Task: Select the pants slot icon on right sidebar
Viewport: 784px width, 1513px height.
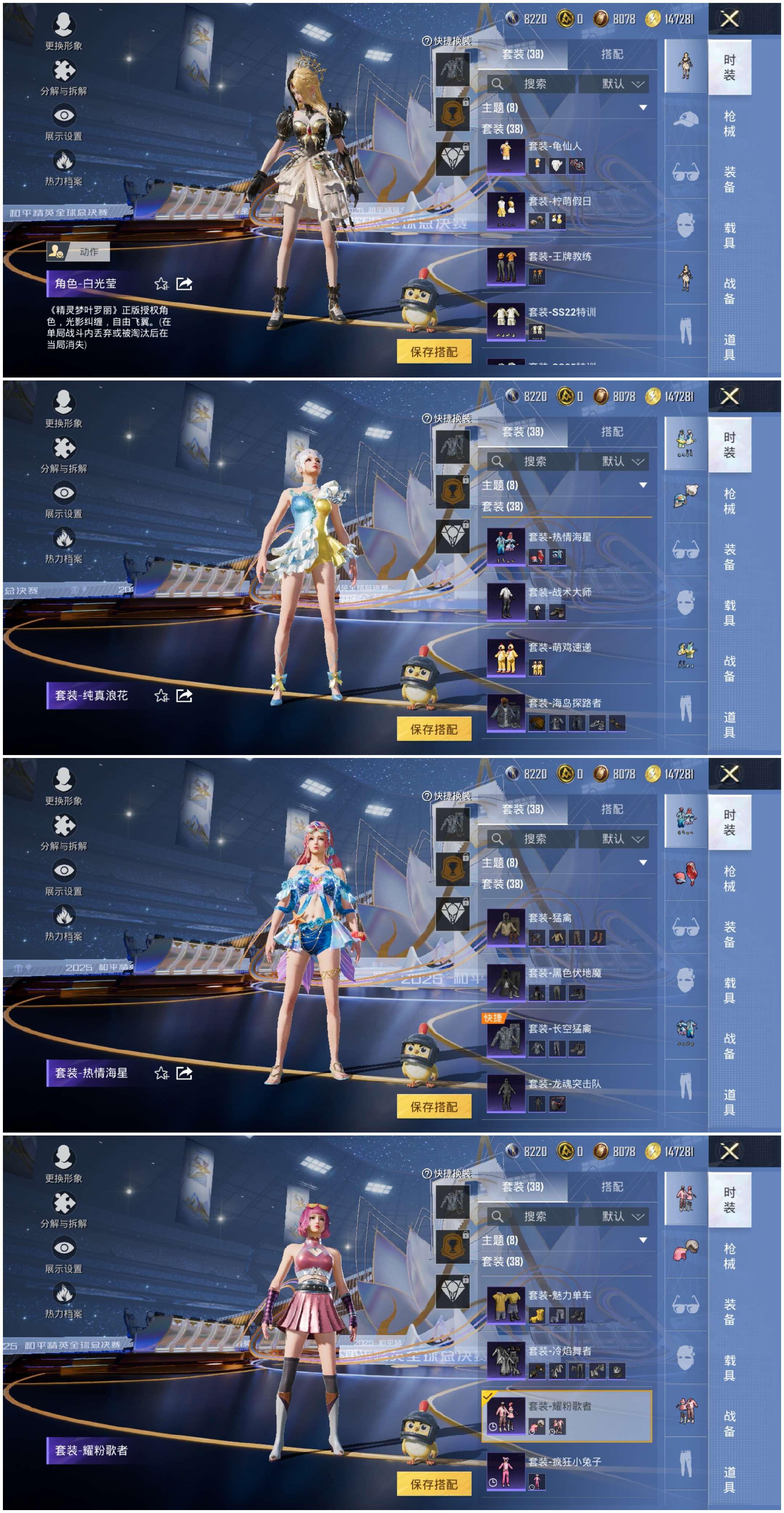Action: click(685, 329)
